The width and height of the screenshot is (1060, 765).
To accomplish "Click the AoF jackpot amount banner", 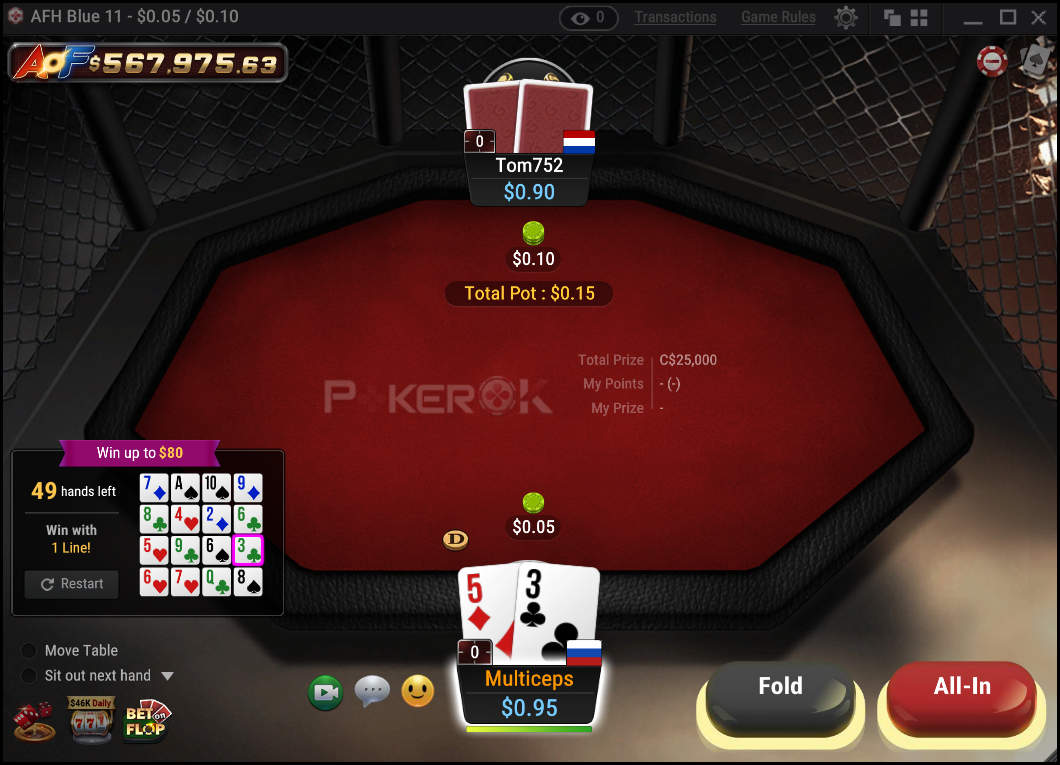I will click(148, 63).
